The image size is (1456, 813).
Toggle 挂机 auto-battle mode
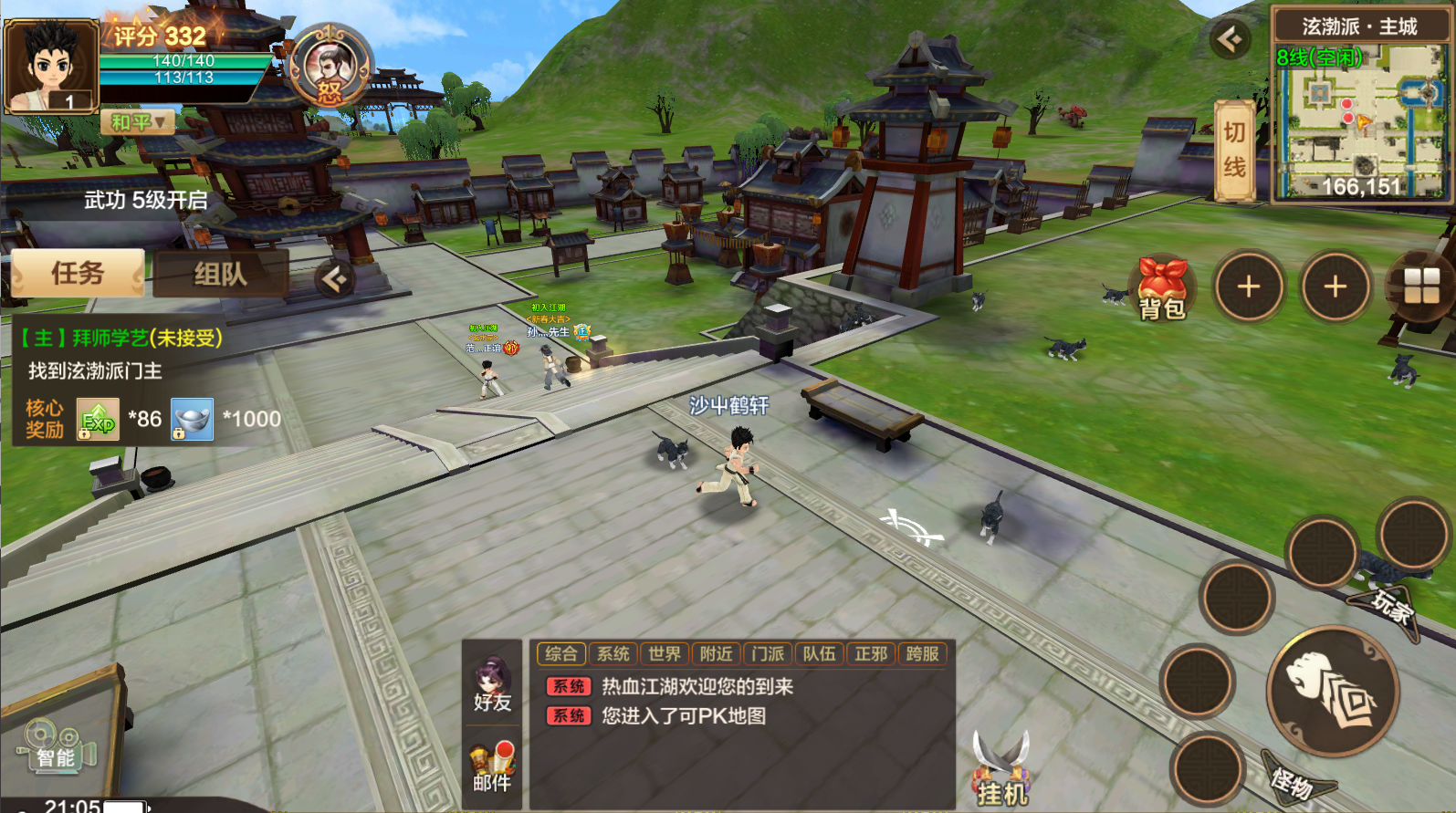tap(1001, 771)
